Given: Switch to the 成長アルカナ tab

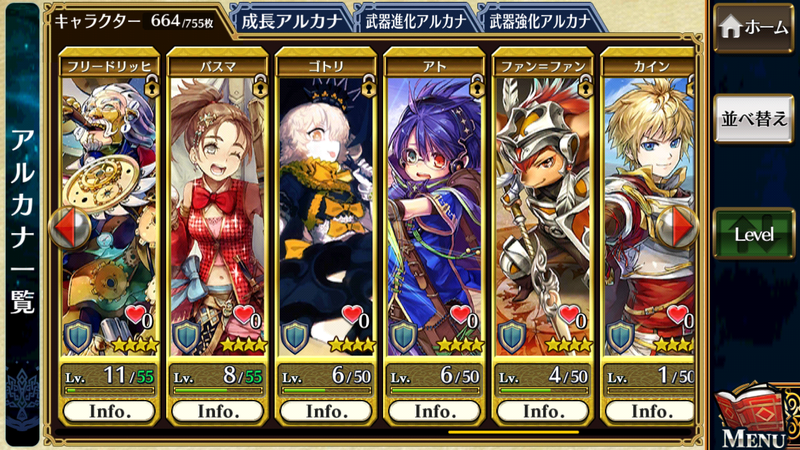Looking at the screenshot, I should pos(290,17).
